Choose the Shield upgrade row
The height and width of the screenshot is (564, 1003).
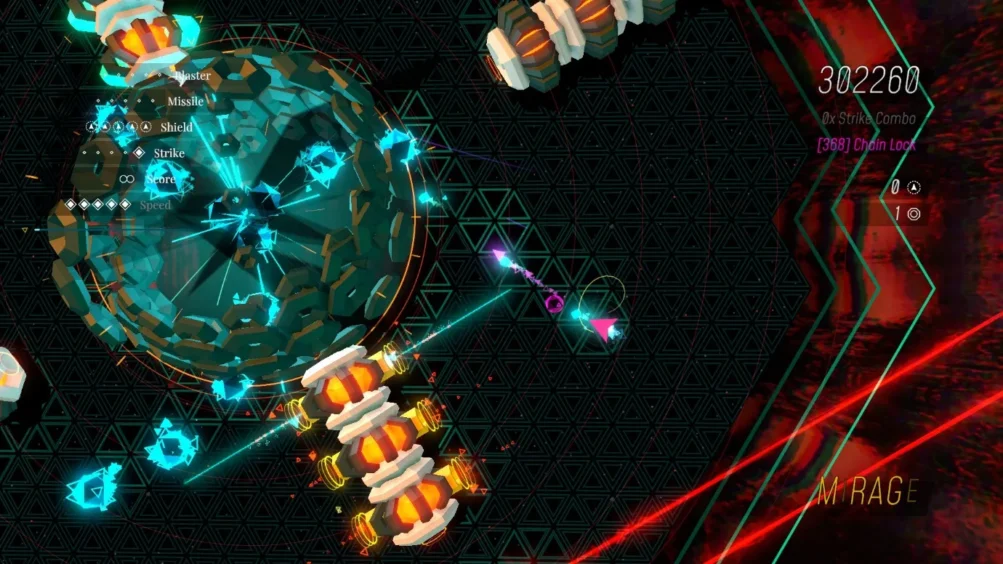[x=176, y=127]
